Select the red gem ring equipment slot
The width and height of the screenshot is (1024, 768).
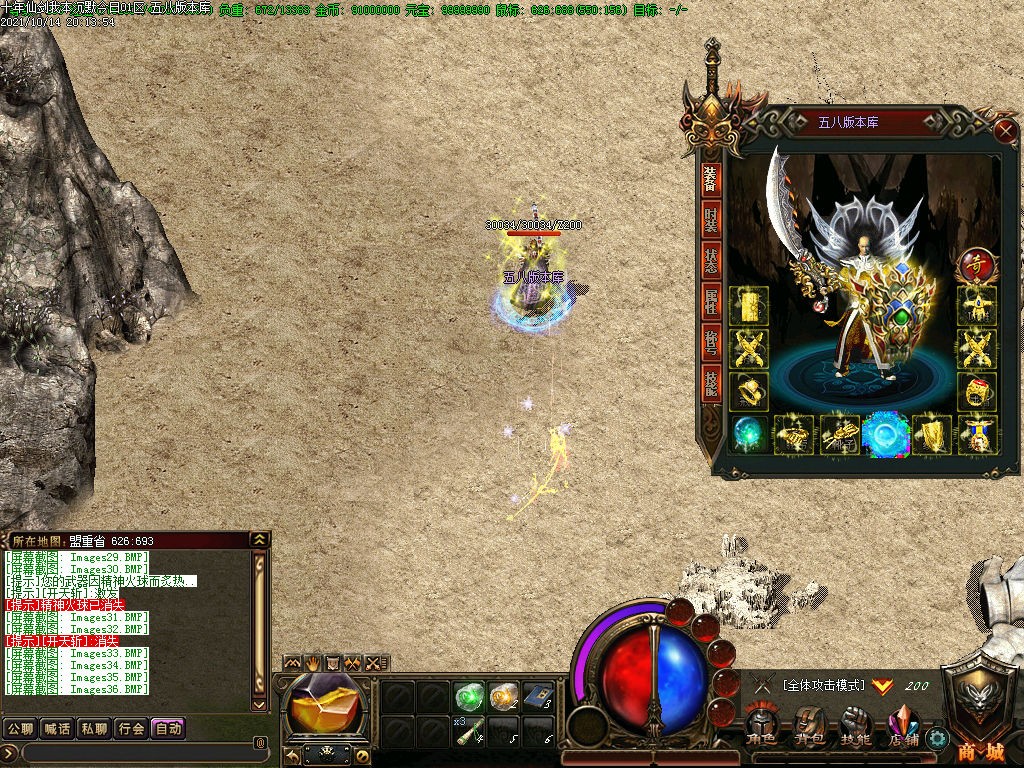[976, 390]
